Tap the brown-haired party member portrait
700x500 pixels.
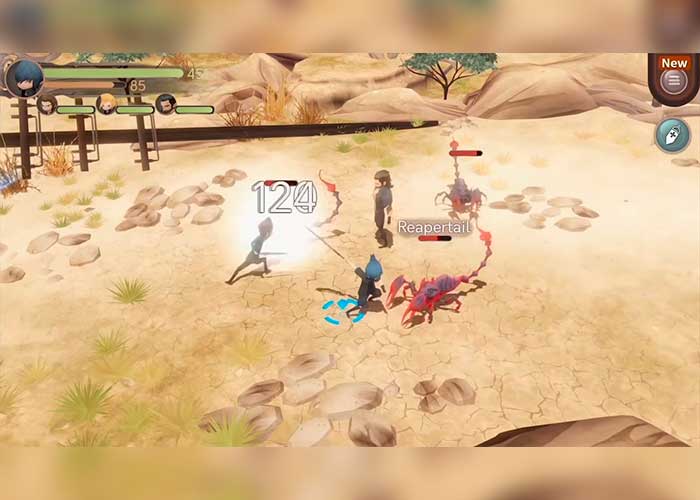point(47,104)
